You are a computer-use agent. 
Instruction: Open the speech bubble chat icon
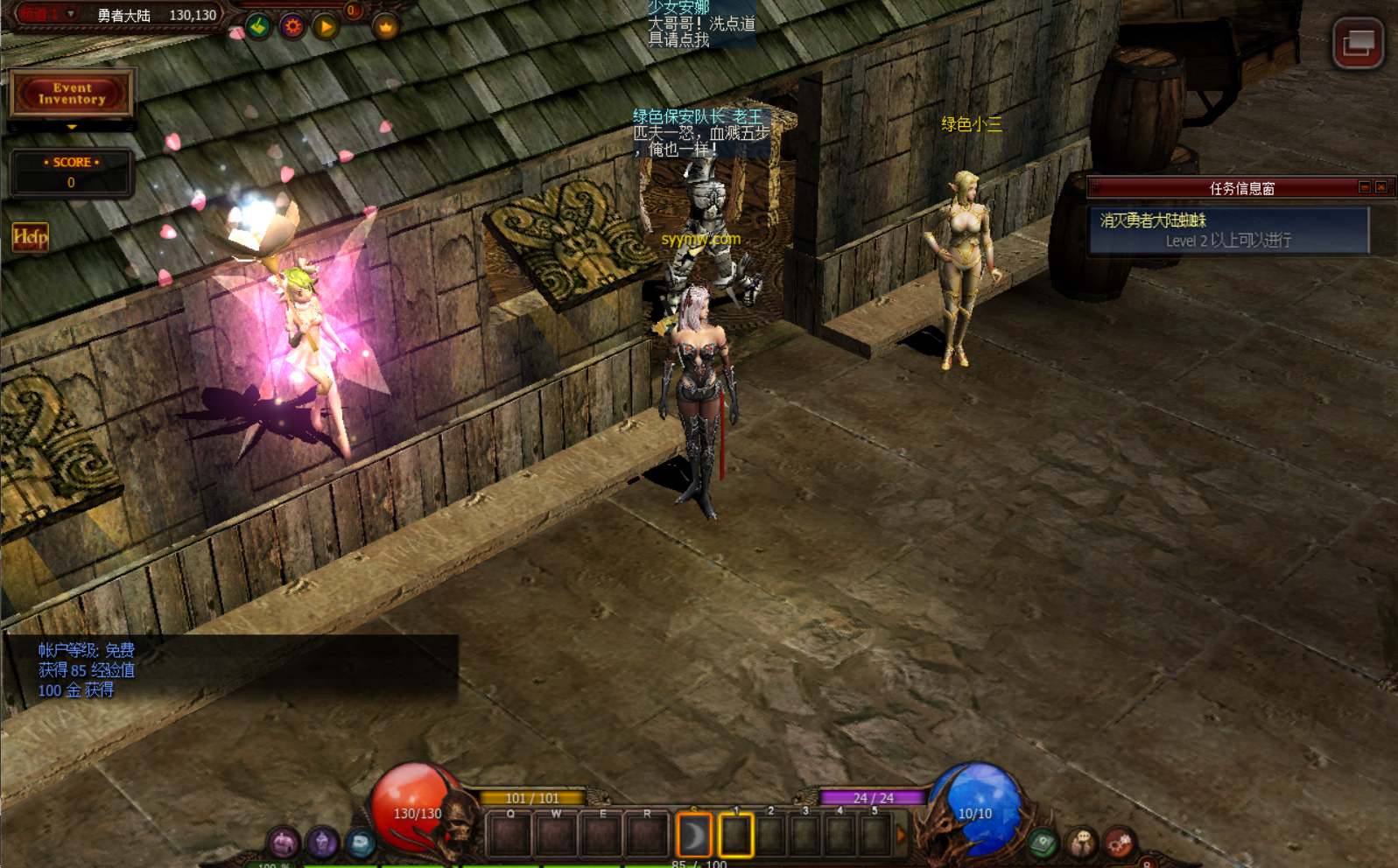(x=1081, y=843)
